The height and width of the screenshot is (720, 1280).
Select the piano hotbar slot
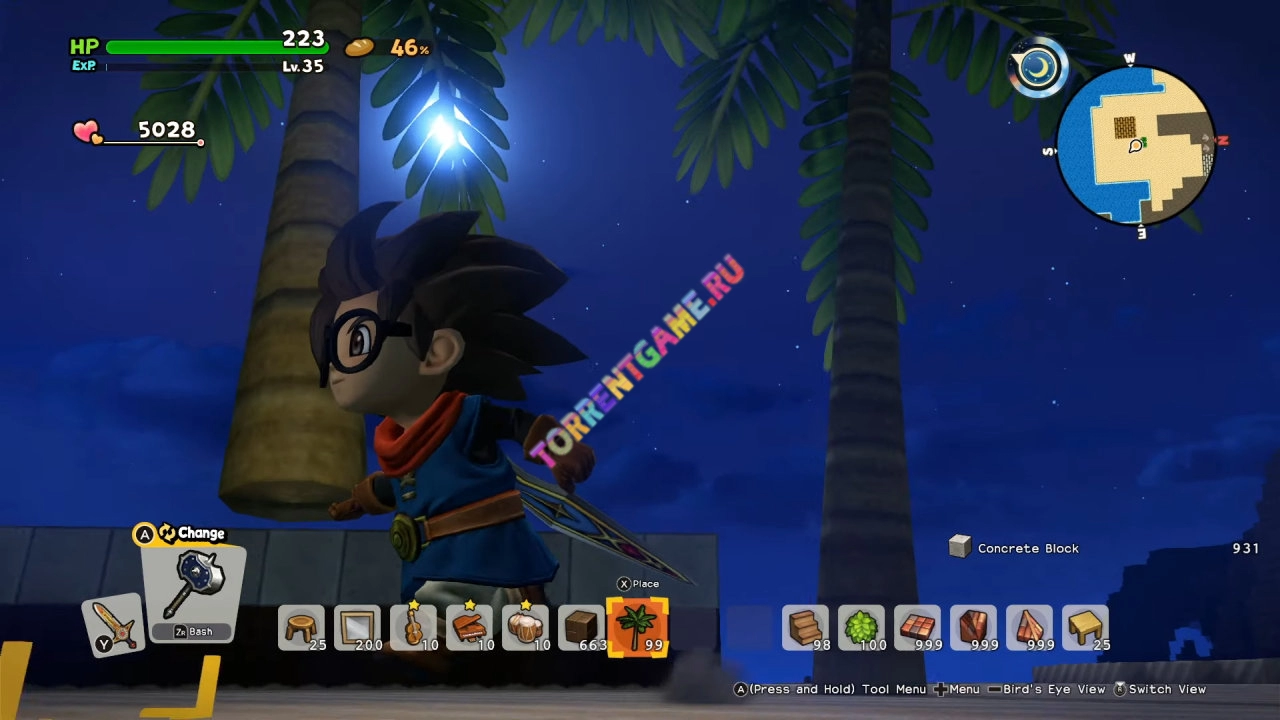469,628
